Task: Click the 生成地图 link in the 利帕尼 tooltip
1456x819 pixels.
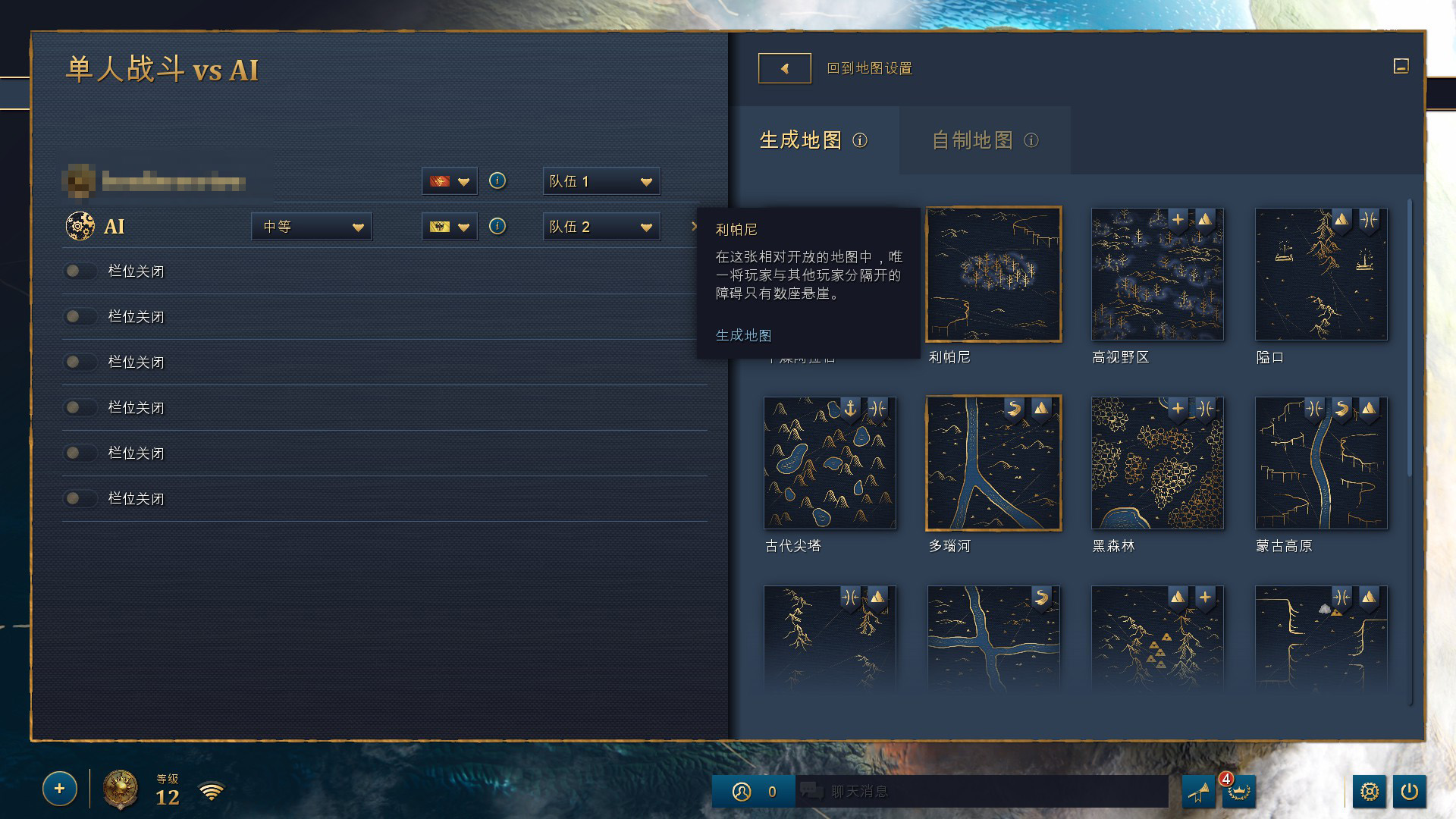Action: pyautogui.click(x=743, y=334)
